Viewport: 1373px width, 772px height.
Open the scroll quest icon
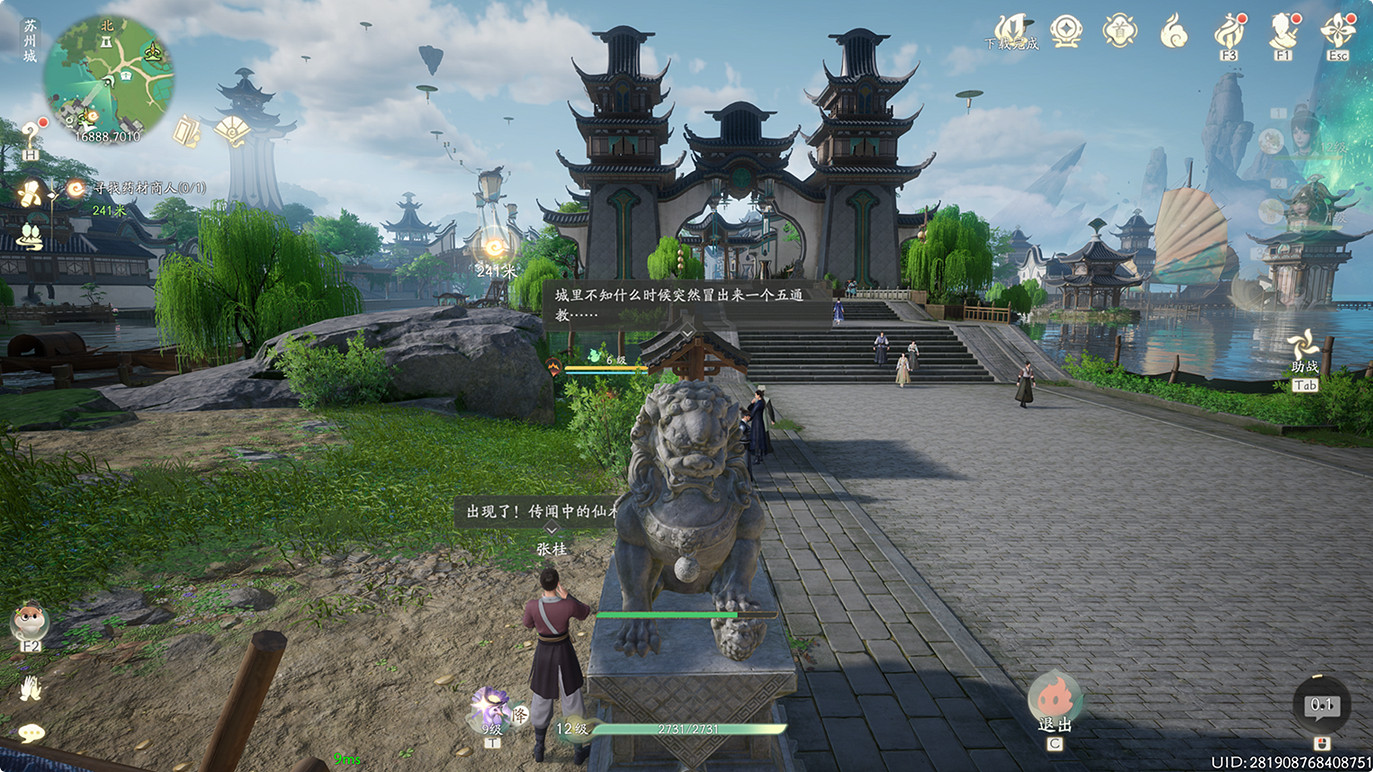(32, 192)
